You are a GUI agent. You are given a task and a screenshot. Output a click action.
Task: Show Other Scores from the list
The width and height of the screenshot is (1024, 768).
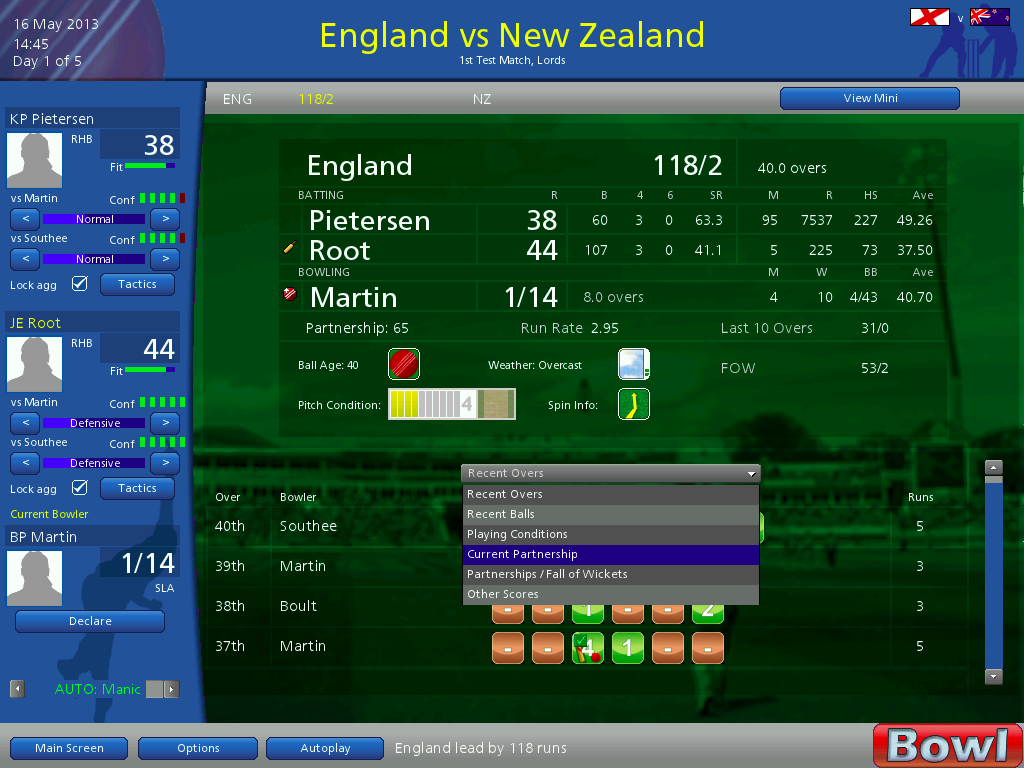pyautogui.click(x=610, y=594)
